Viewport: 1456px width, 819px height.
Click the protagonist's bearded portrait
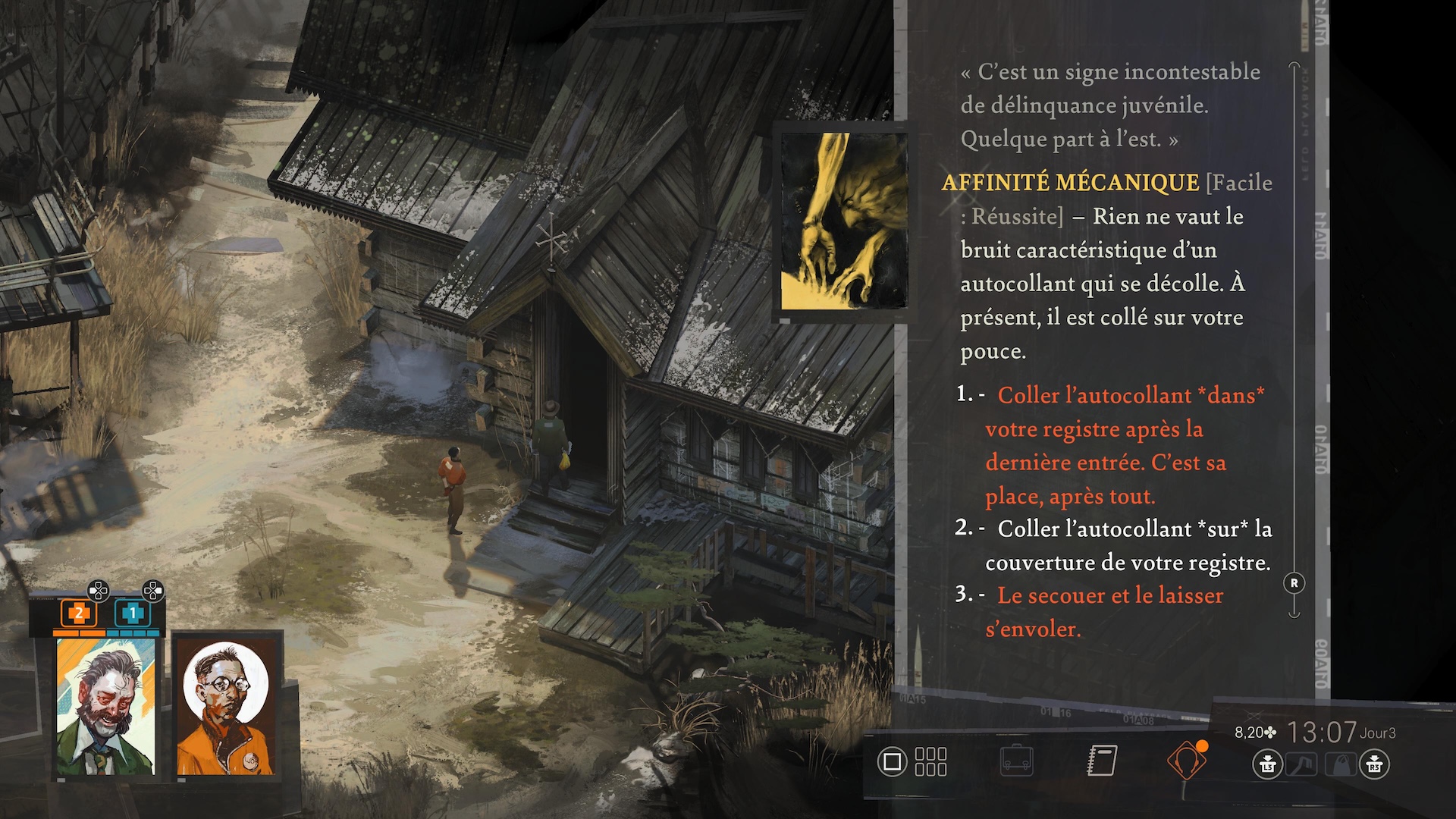click(105, 706)
